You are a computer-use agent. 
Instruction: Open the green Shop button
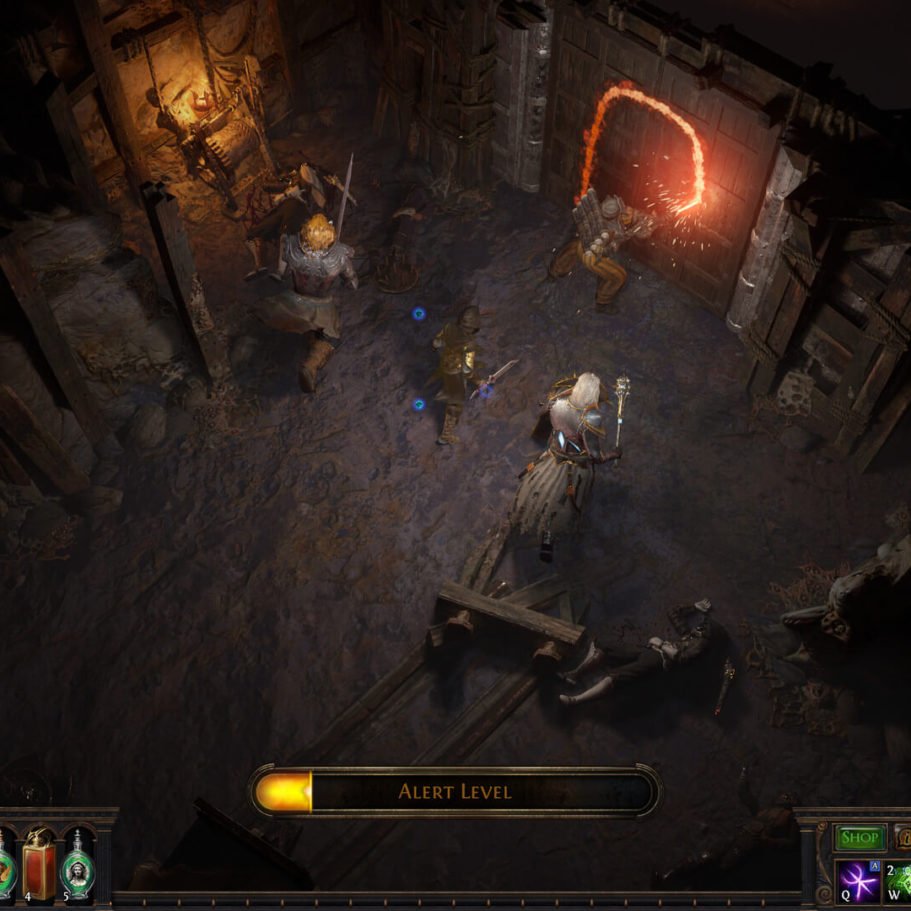[x=859, y=838]
